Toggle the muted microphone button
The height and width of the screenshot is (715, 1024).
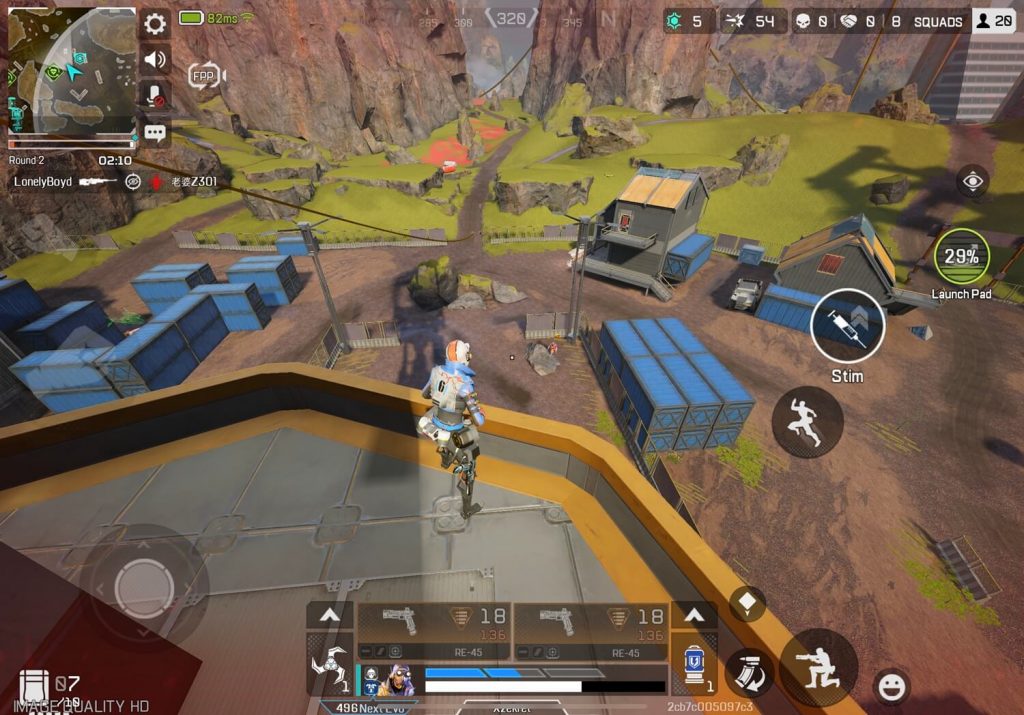[155, 96]
